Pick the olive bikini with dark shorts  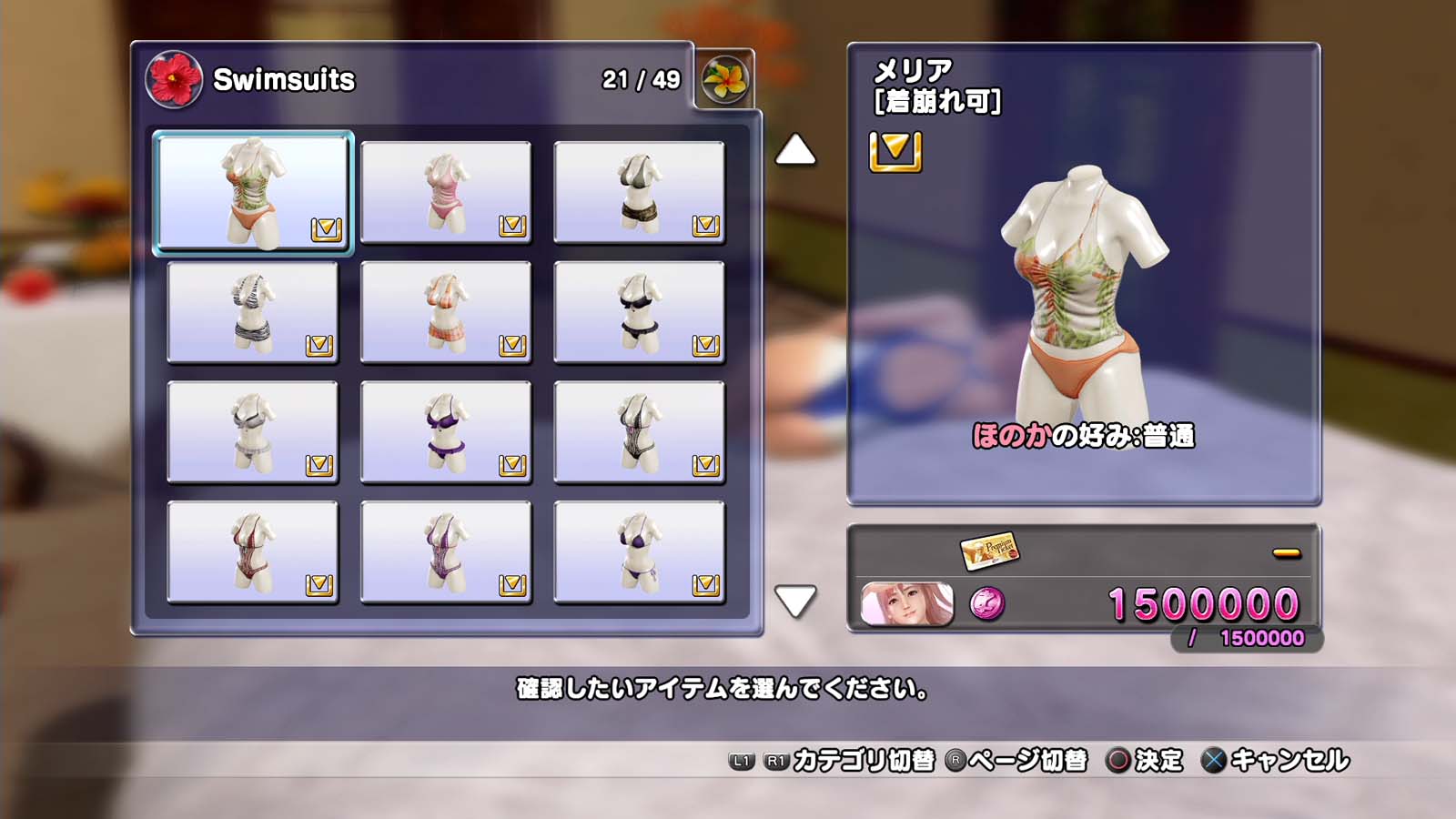pyautogui.click(x=639, y=192)
